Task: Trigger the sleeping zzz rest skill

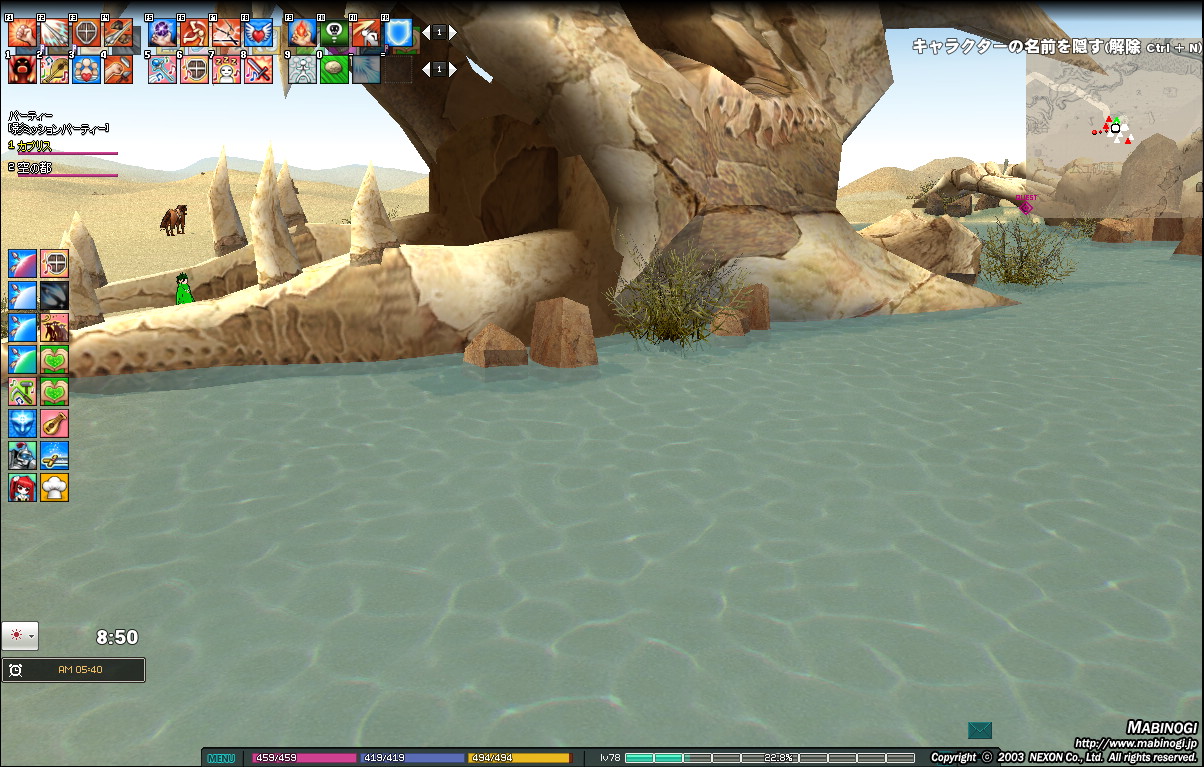Action: coord(226,69)
